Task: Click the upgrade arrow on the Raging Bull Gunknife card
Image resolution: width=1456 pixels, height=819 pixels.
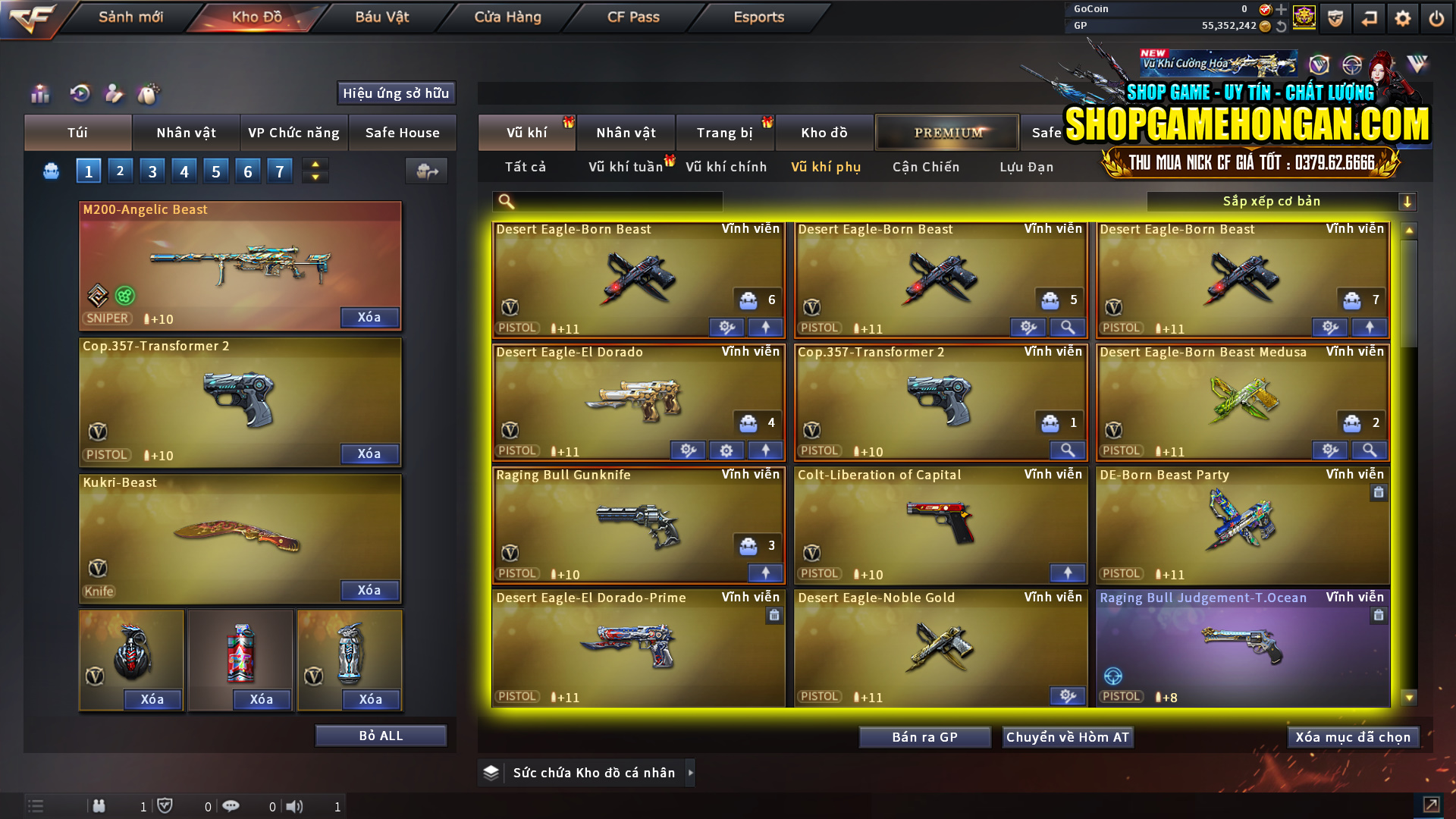Action: click(765, 573)
